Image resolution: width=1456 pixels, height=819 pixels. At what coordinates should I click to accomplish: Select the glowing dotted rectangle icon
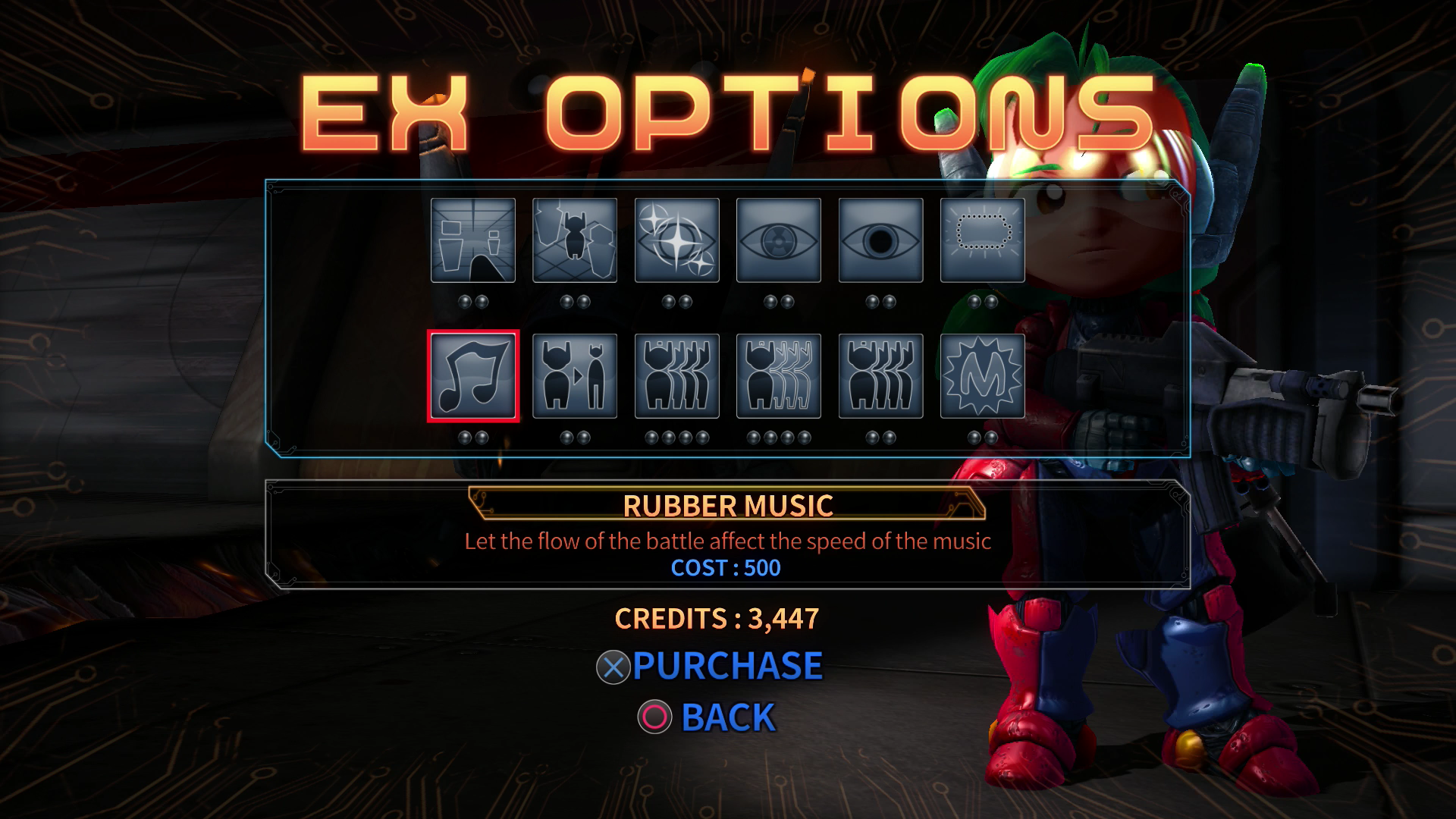982,240
